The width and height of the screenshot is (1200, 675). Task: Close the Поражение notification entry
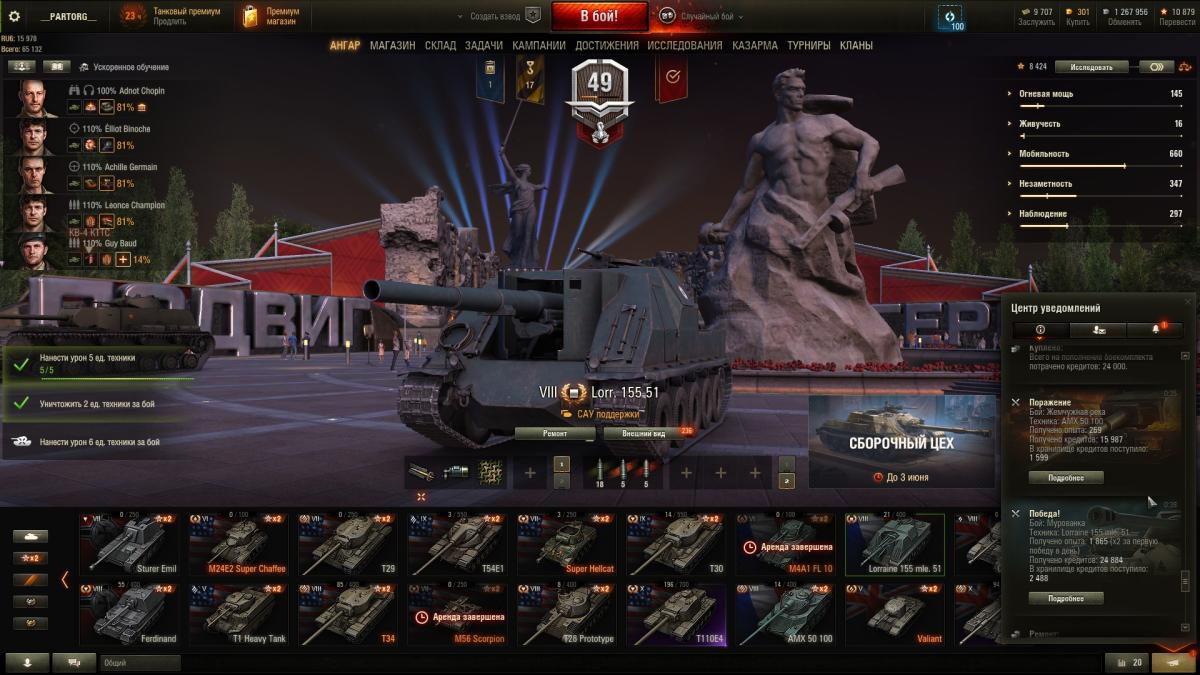tap(1016, 402)
